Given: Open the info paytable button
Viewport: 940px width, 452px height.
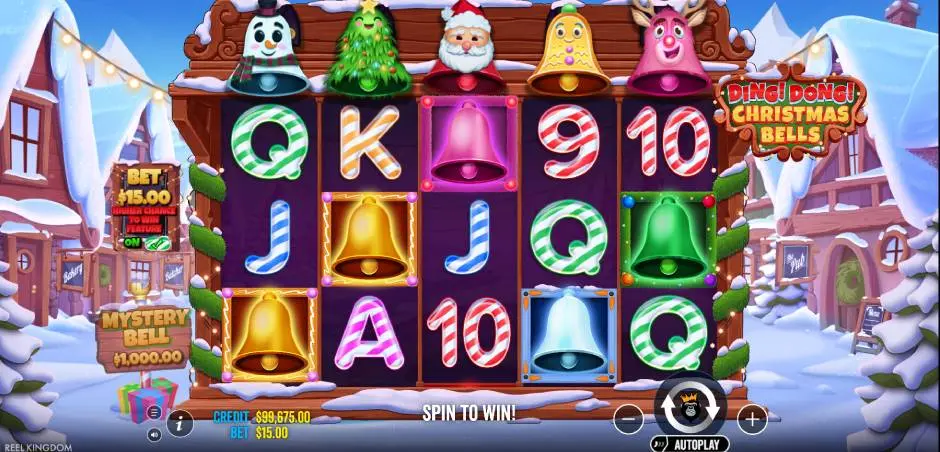Looking at the screenshot, I should (x=180, y=423).
